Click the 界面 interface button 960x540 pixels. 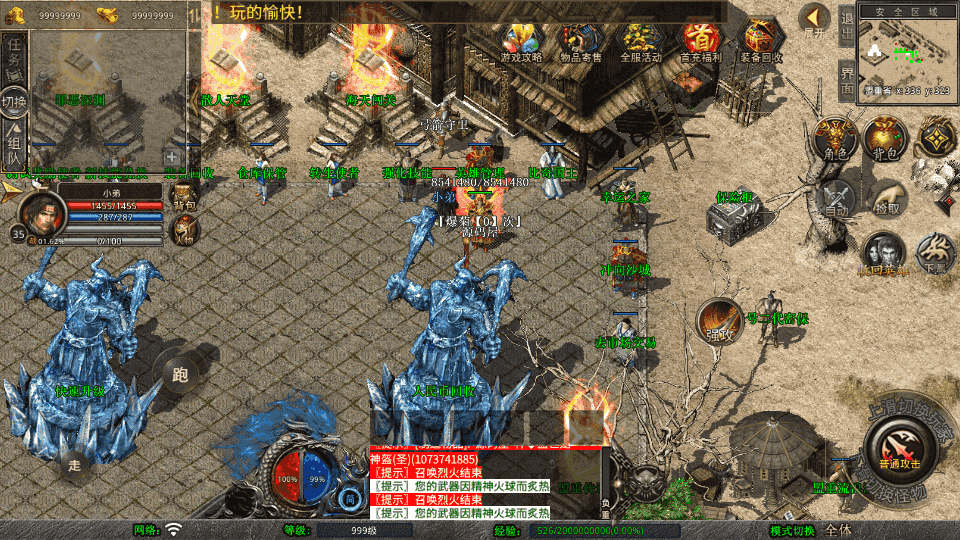click(x=847, y=80)
